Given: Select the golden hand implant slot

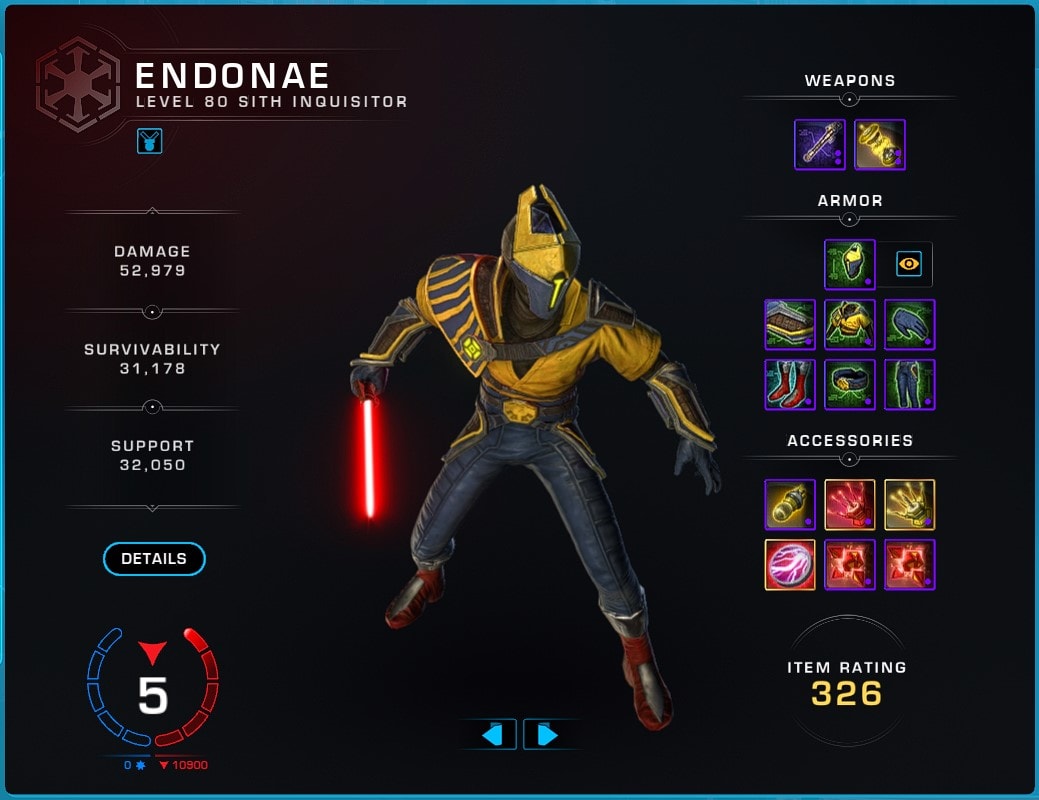Looking at the screenshot, I should 910,505.
